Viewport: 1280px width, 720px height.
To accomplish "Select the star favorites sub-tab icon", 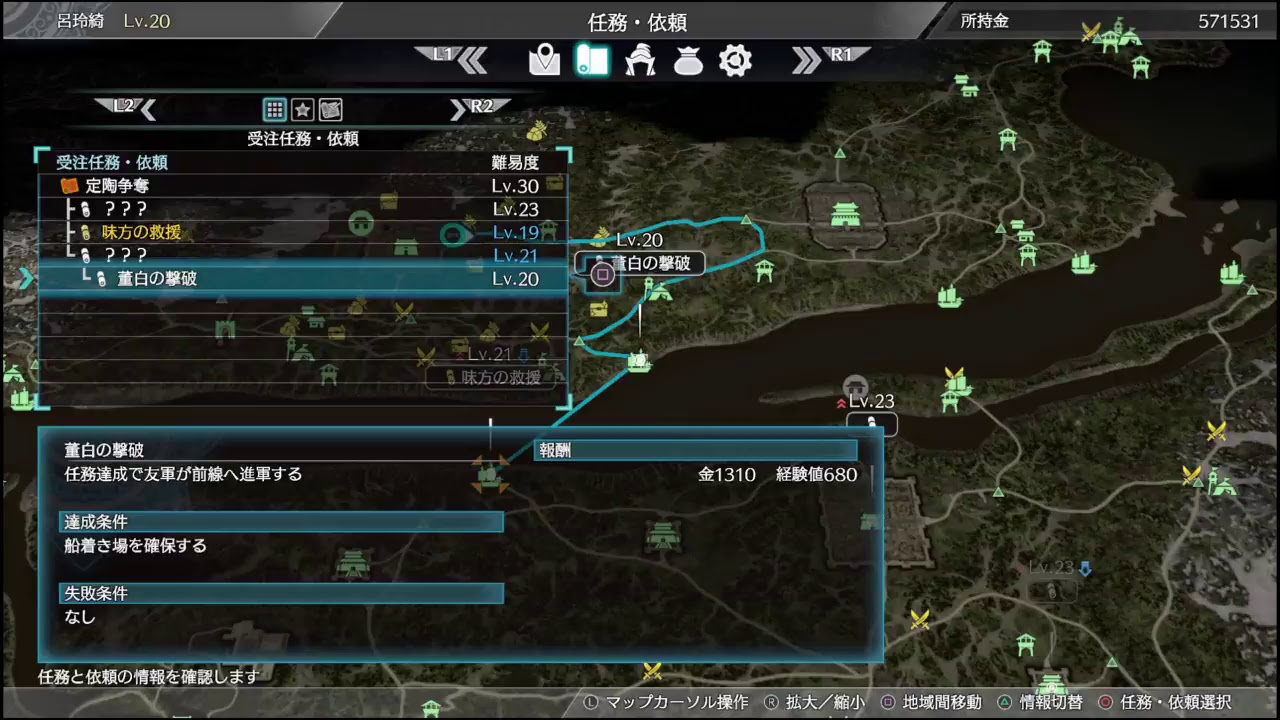I will click(x=302, y=110).
